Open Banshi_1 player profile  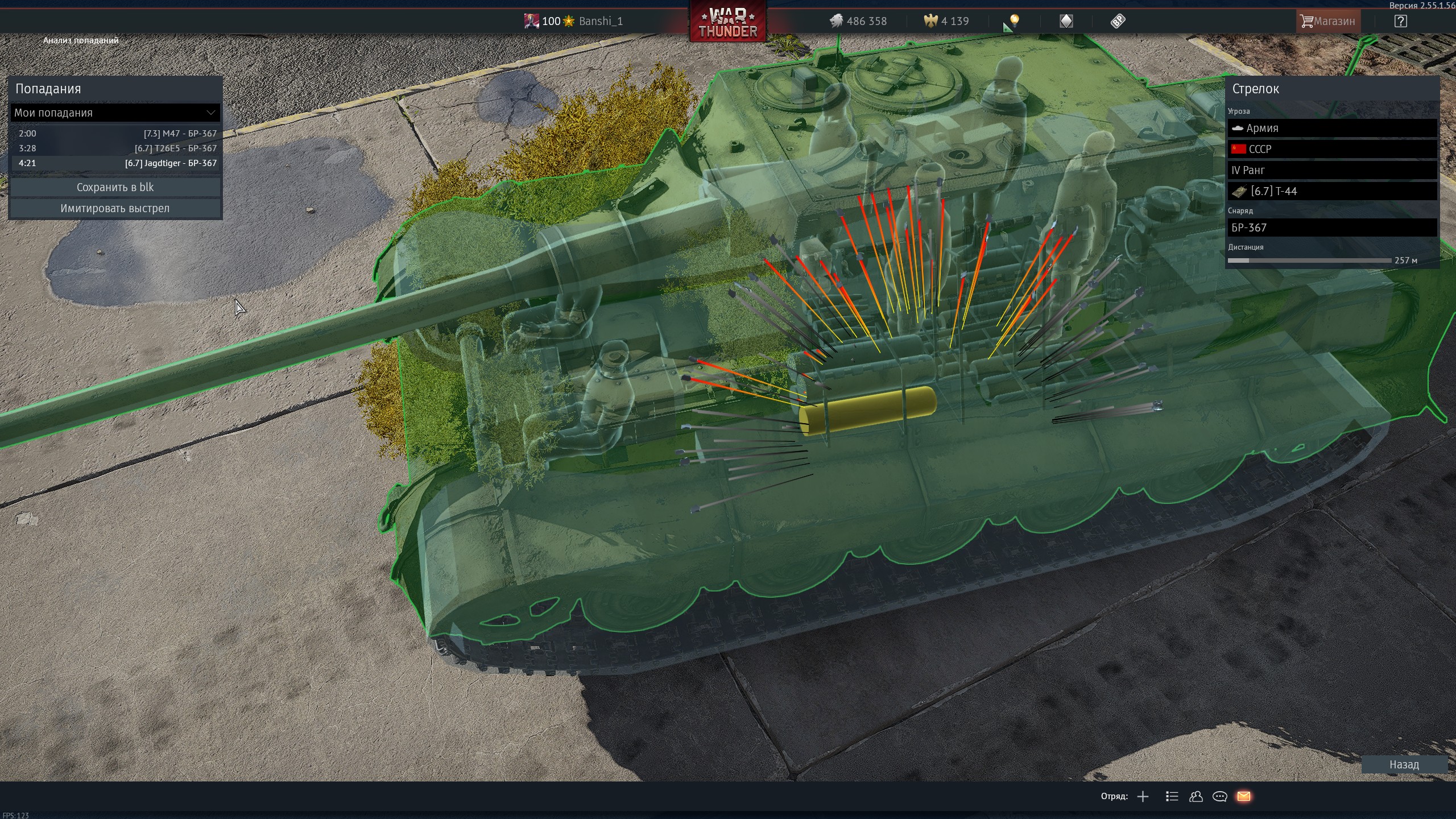tap(600, 21)
